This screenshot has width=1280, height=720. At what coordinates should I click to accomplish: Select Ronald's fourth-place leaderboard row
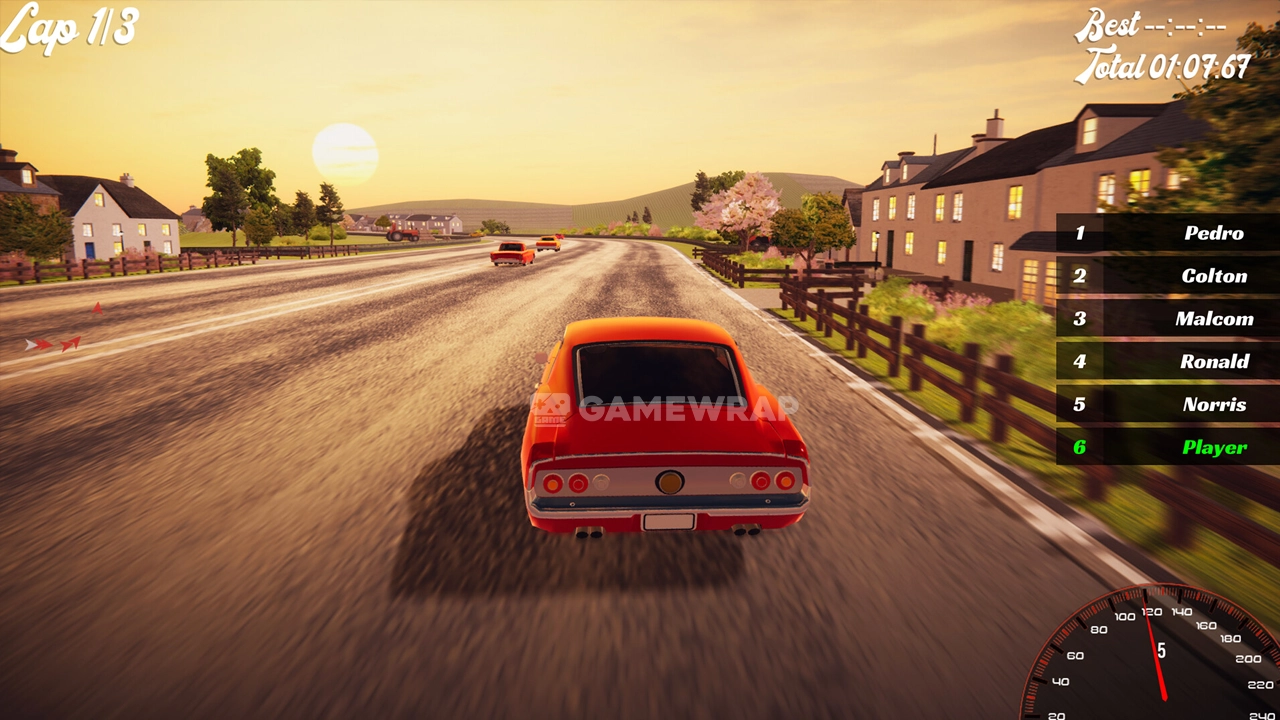click(x=1167, y=362)
